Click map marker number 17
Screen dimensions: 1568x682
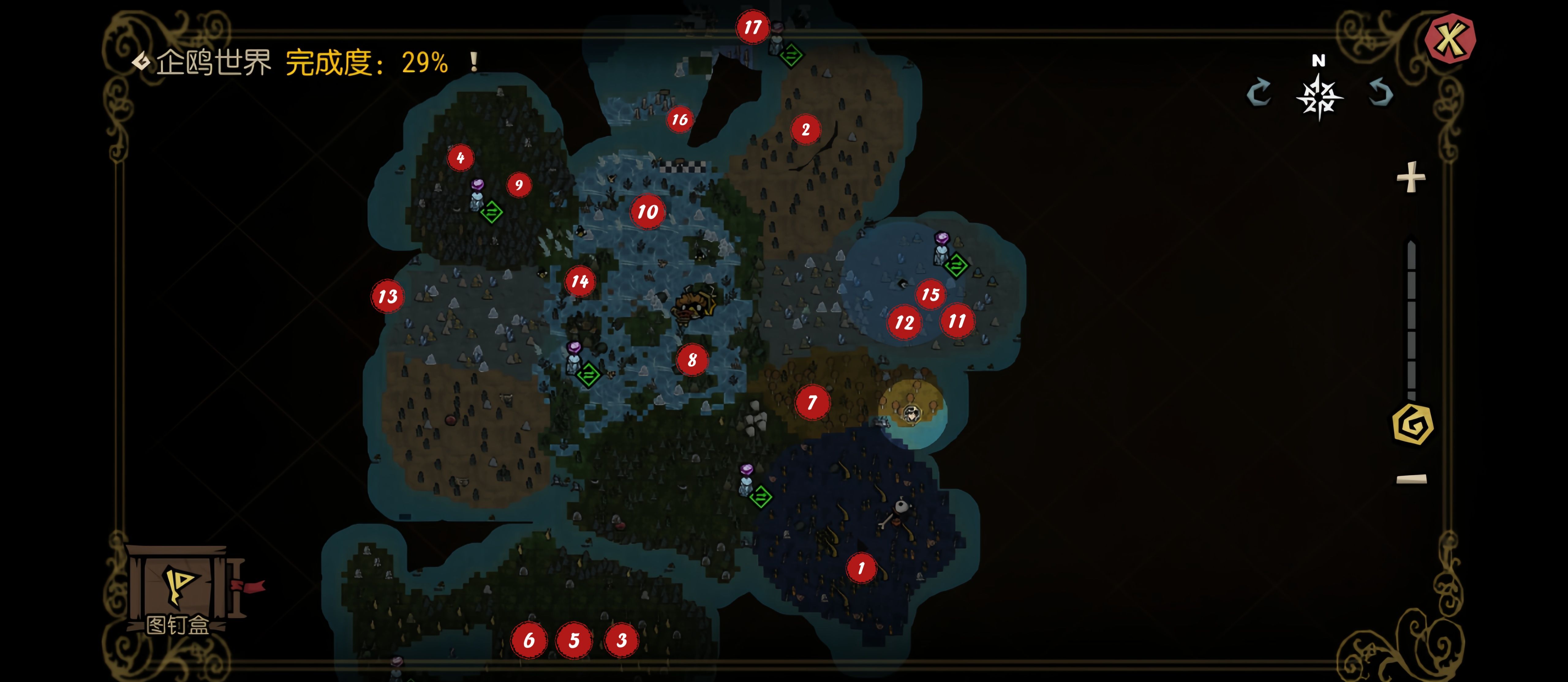[752, 27]
